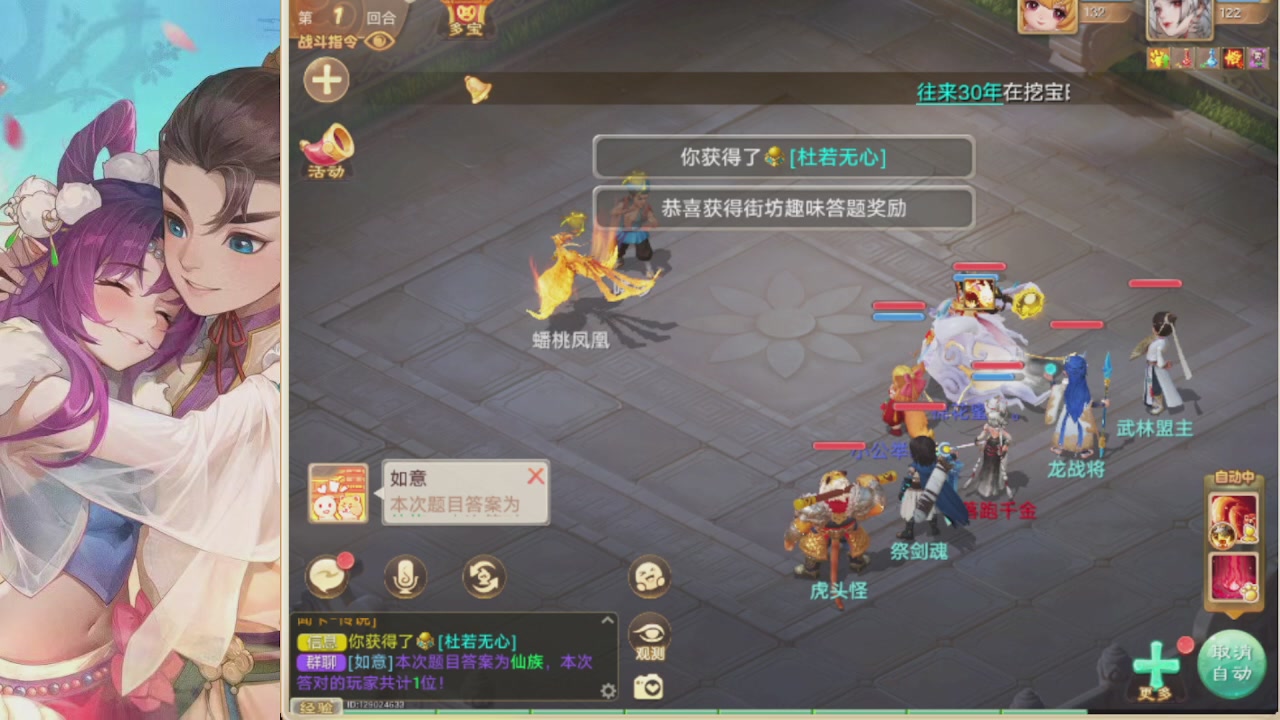Screen dimensions: 1280x720
Task: Select the microphone voice chat icon
Action: tap(406, 576)
